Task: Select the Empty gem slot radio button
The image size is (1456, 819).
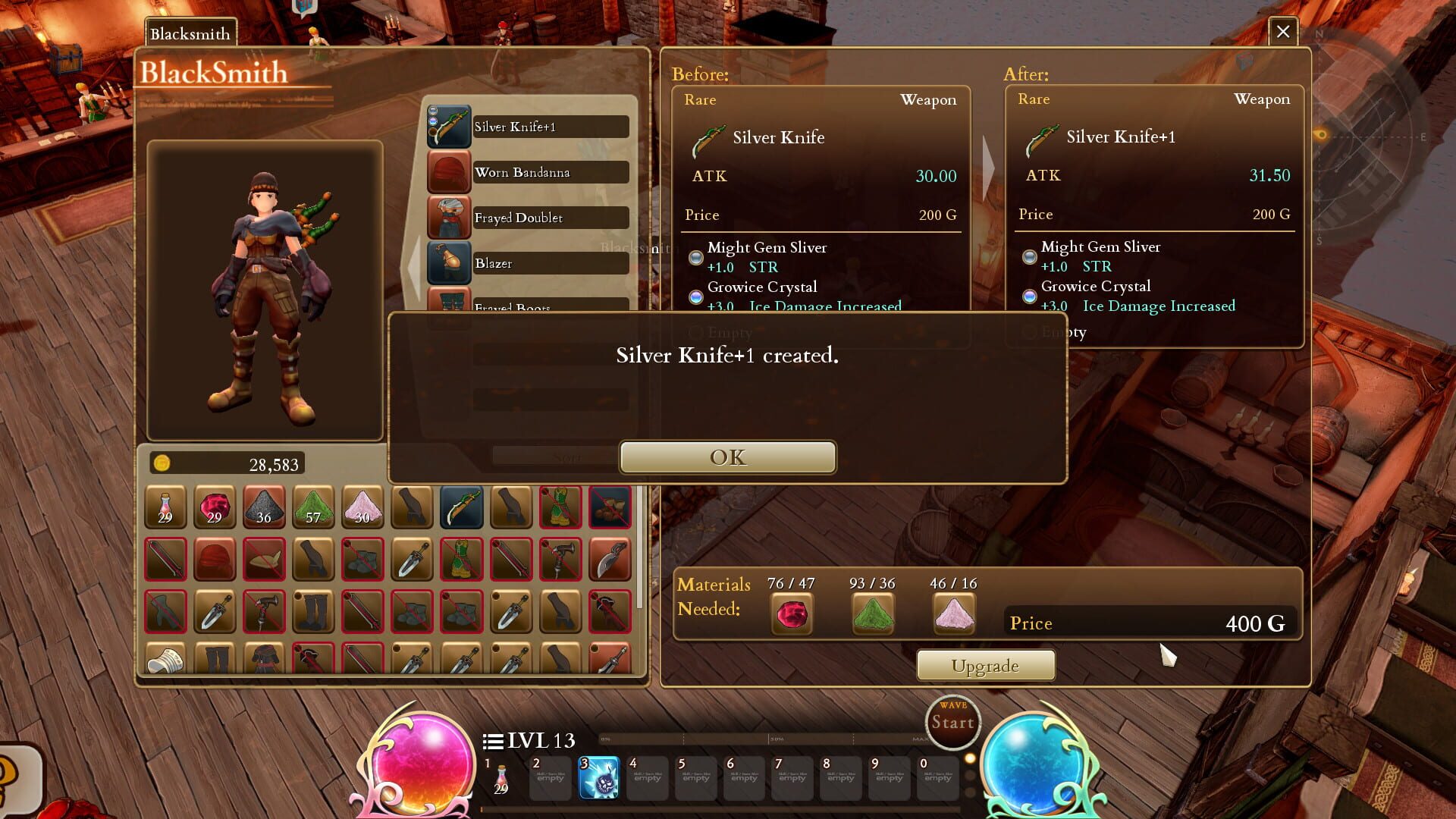Action: coord(1029,332)
